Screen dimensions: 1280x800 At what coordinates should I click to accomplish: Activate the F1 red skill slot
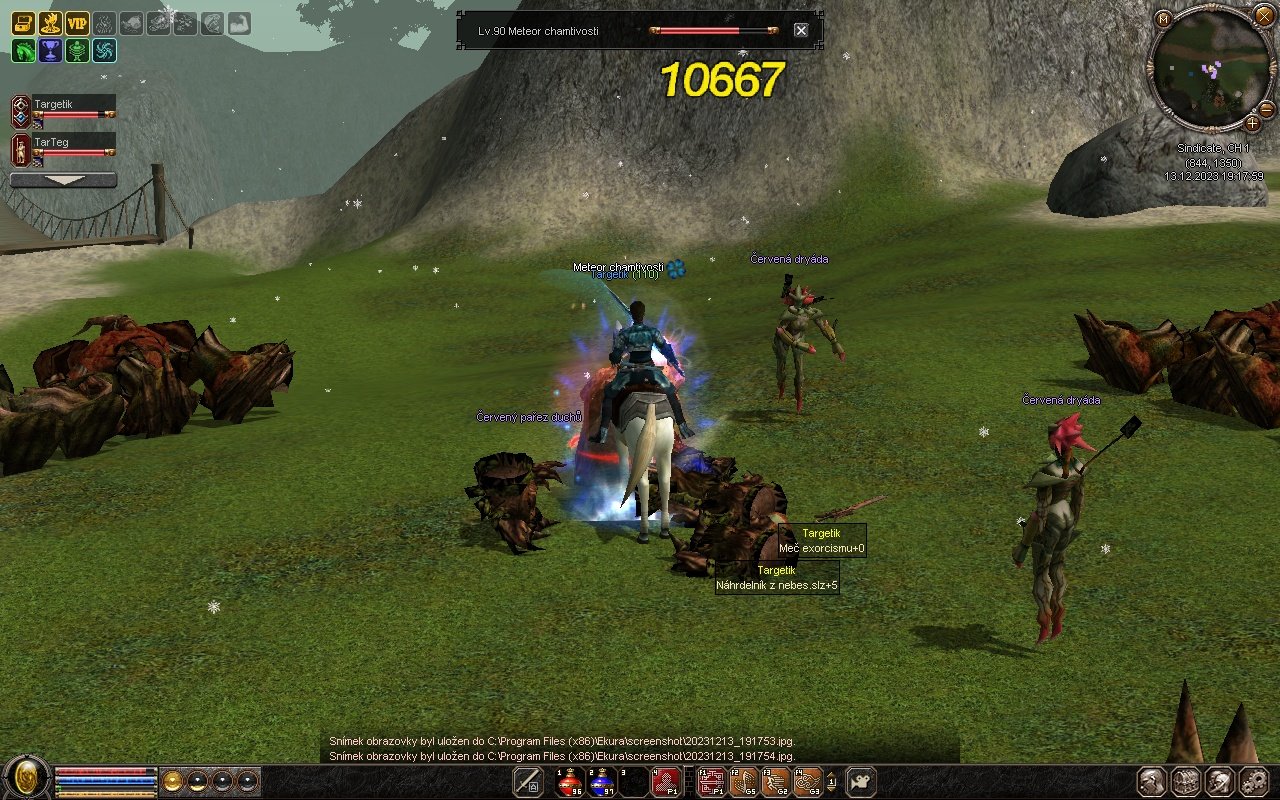[711, 782]
